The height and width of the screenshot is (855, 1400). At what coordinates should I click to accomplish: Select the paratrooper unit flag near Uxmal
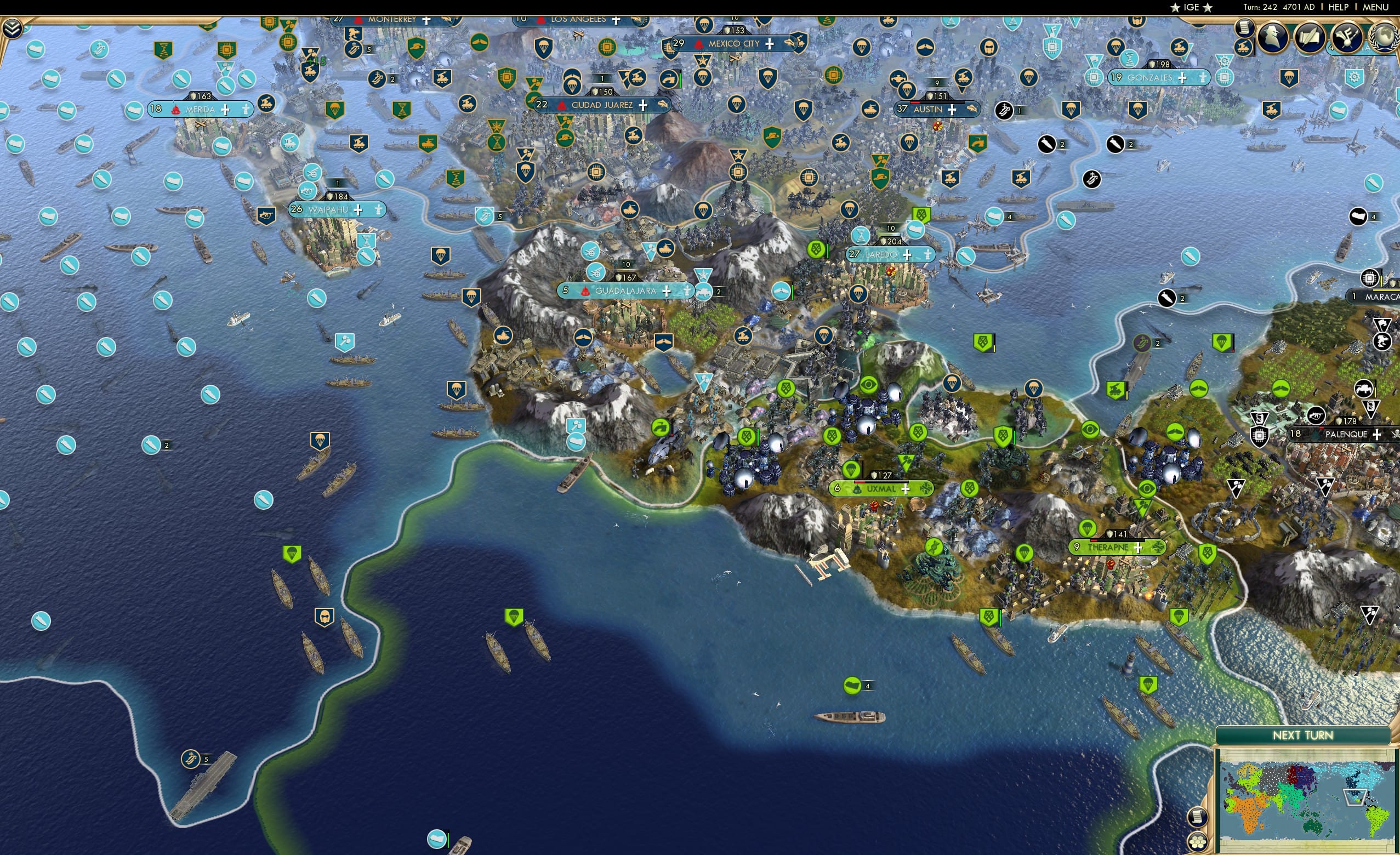point(852,470)
